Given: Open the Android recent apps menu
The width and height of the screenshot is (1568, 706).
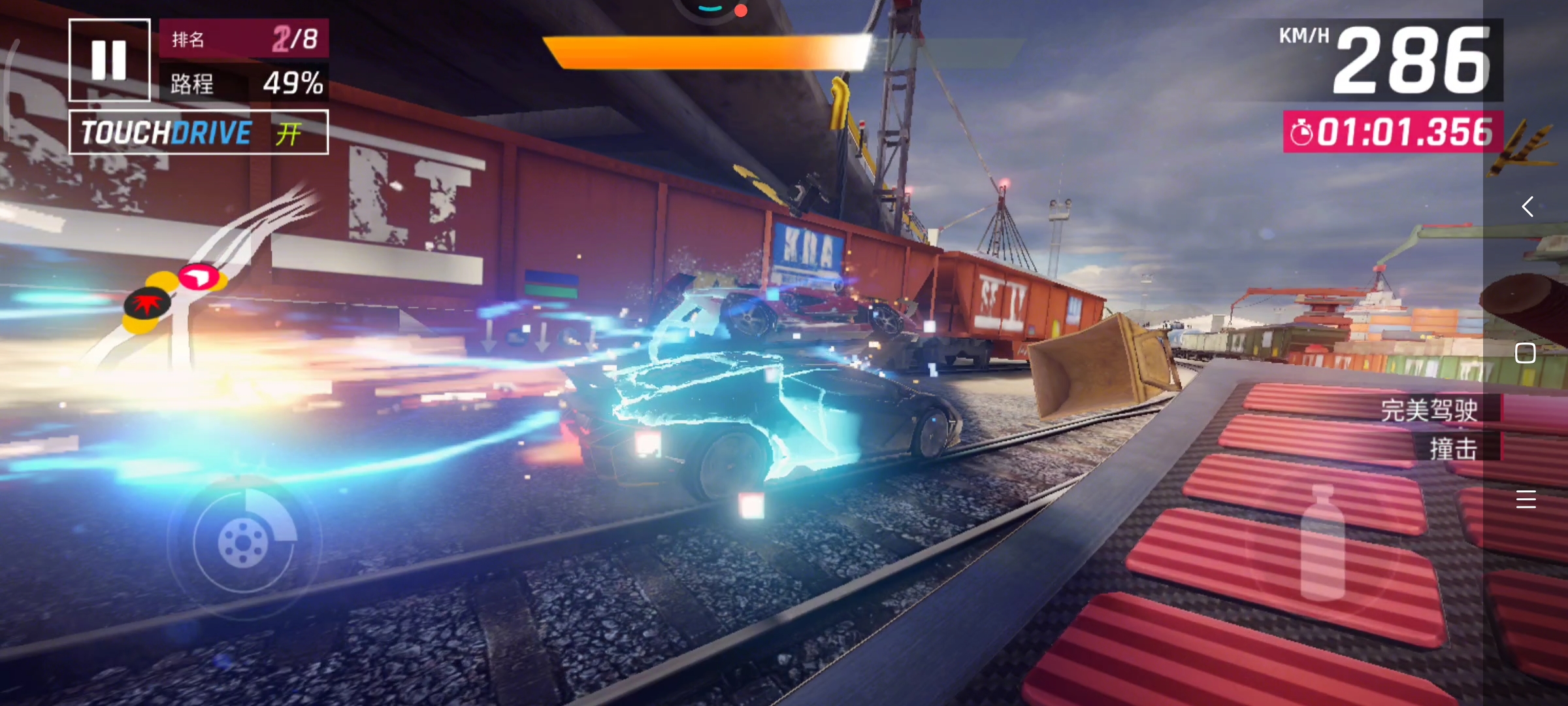Looking at the screenshot, I should click(1526, 499).
